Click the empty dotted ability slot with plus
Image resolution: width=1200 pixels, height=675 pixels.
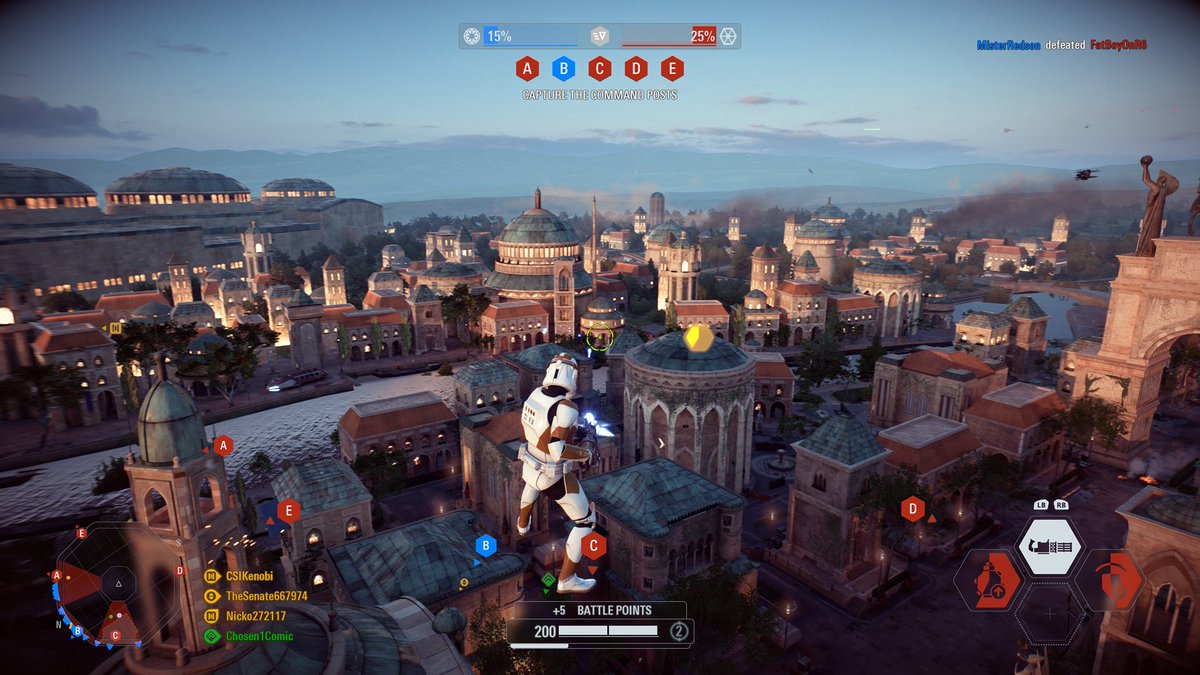tap(1050, 613)
